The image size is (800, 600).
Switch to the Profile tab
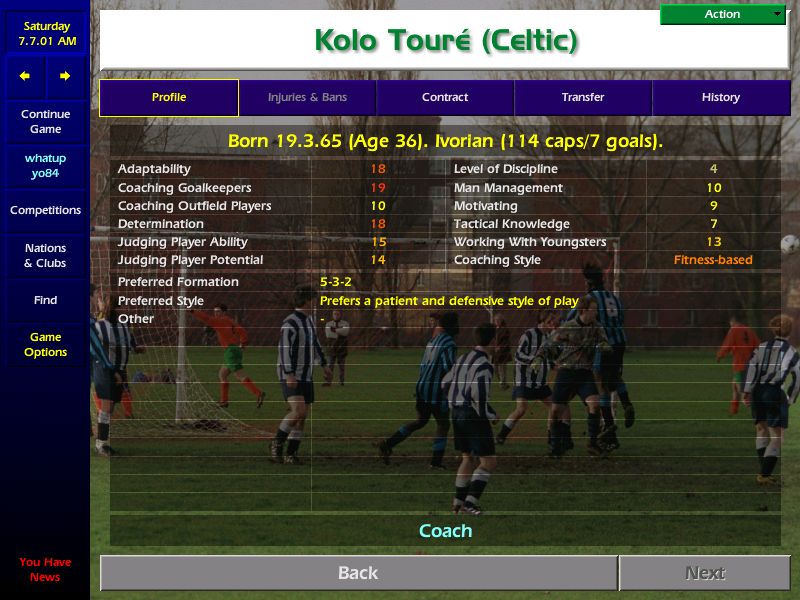coord(169,98)
